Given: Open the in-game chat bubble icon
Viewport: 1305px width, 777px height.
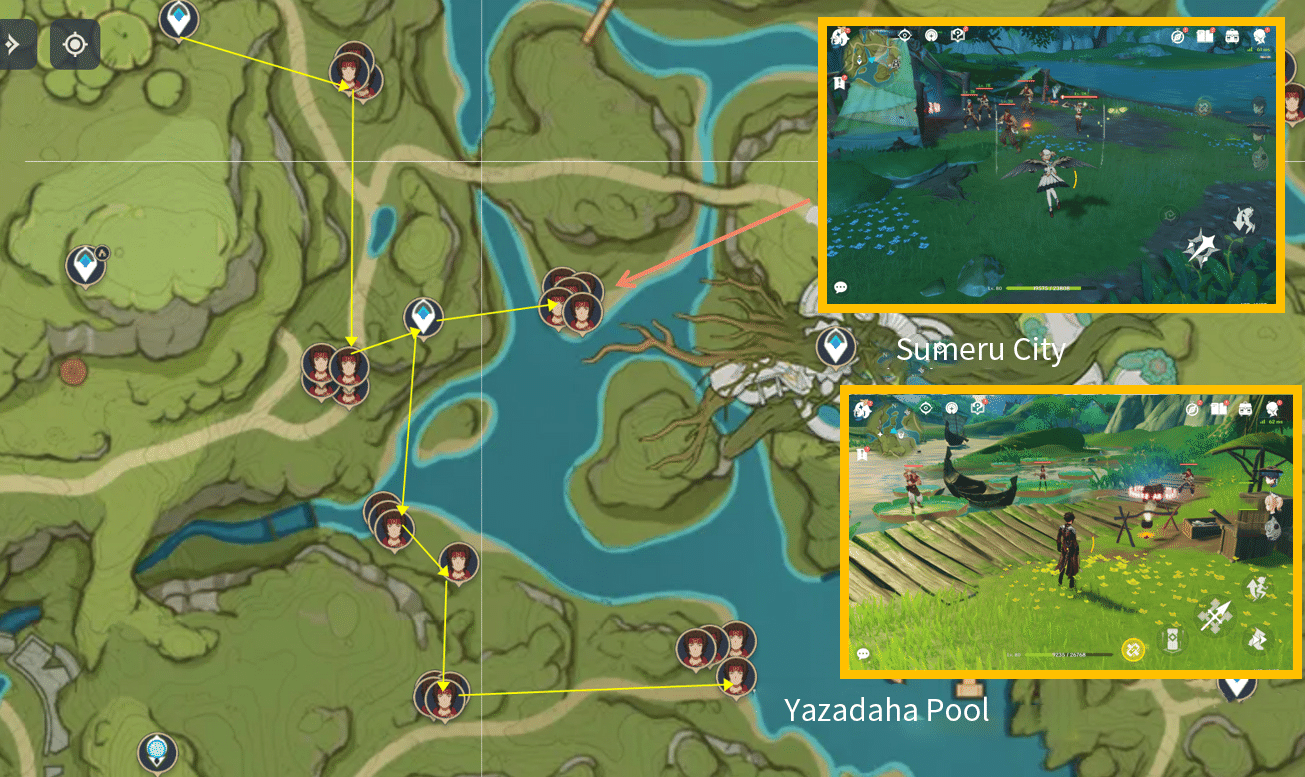Looking at the screenshot, I should (x=840, y=288).
